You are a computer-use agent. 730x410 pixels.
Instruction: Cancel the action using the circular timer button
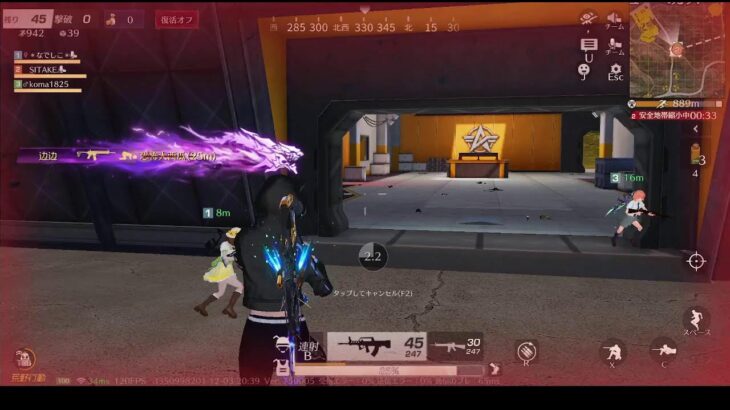(373, 256)
